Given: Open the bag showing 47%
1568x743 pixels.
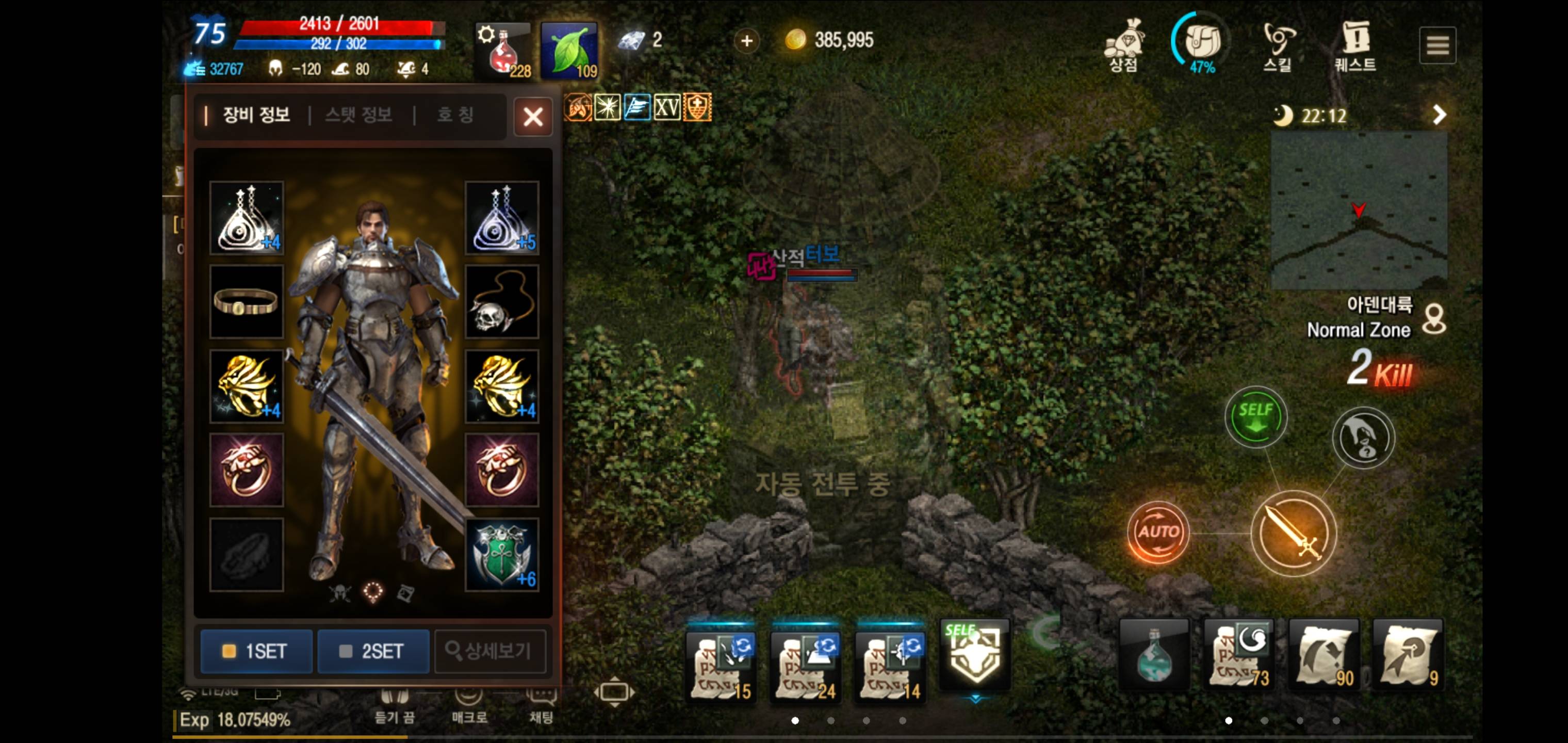Looking at the screenshot, I should (1202, 44).
